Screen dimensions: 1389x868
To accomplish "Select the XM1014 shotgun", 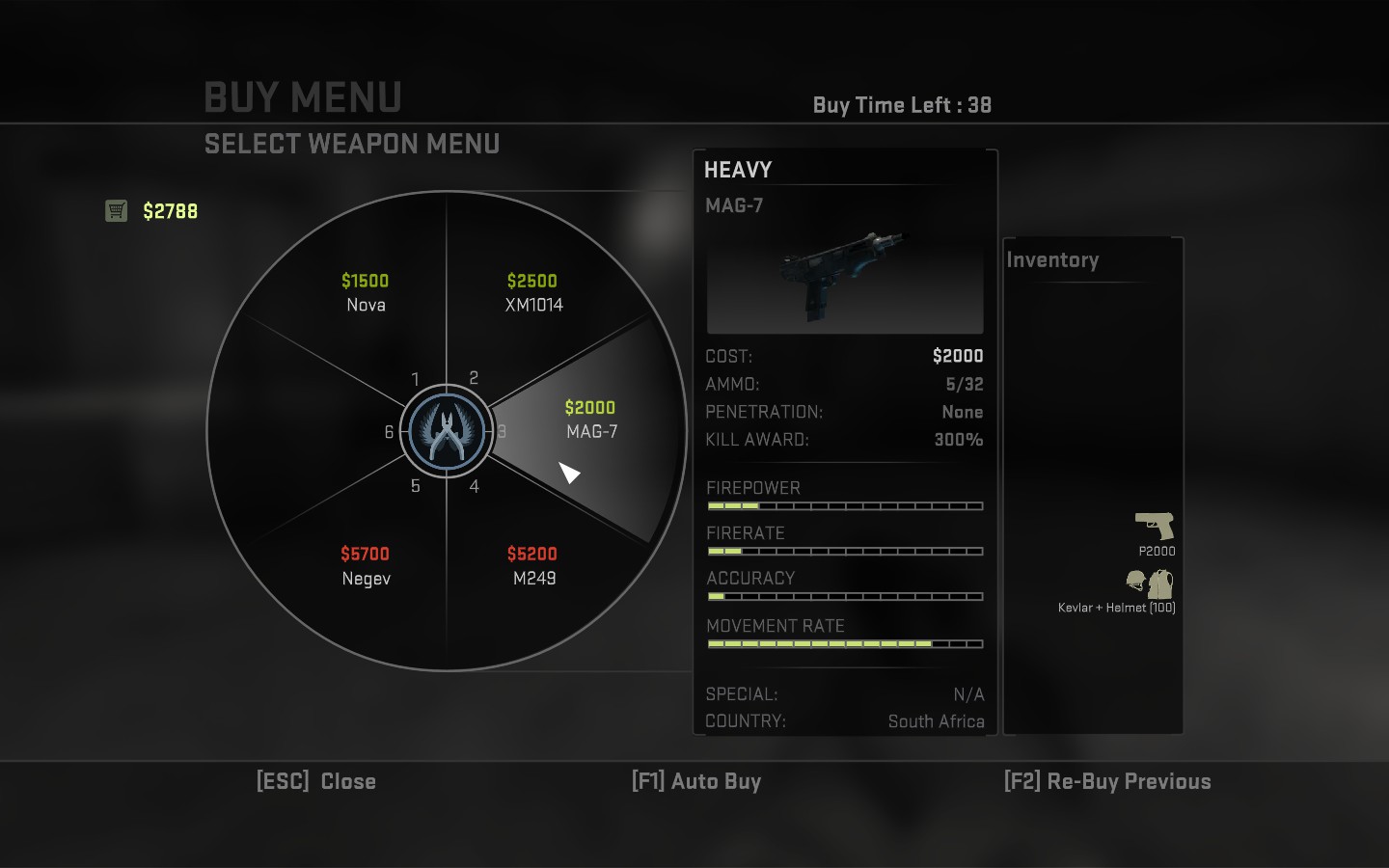I will click(532, 293).
